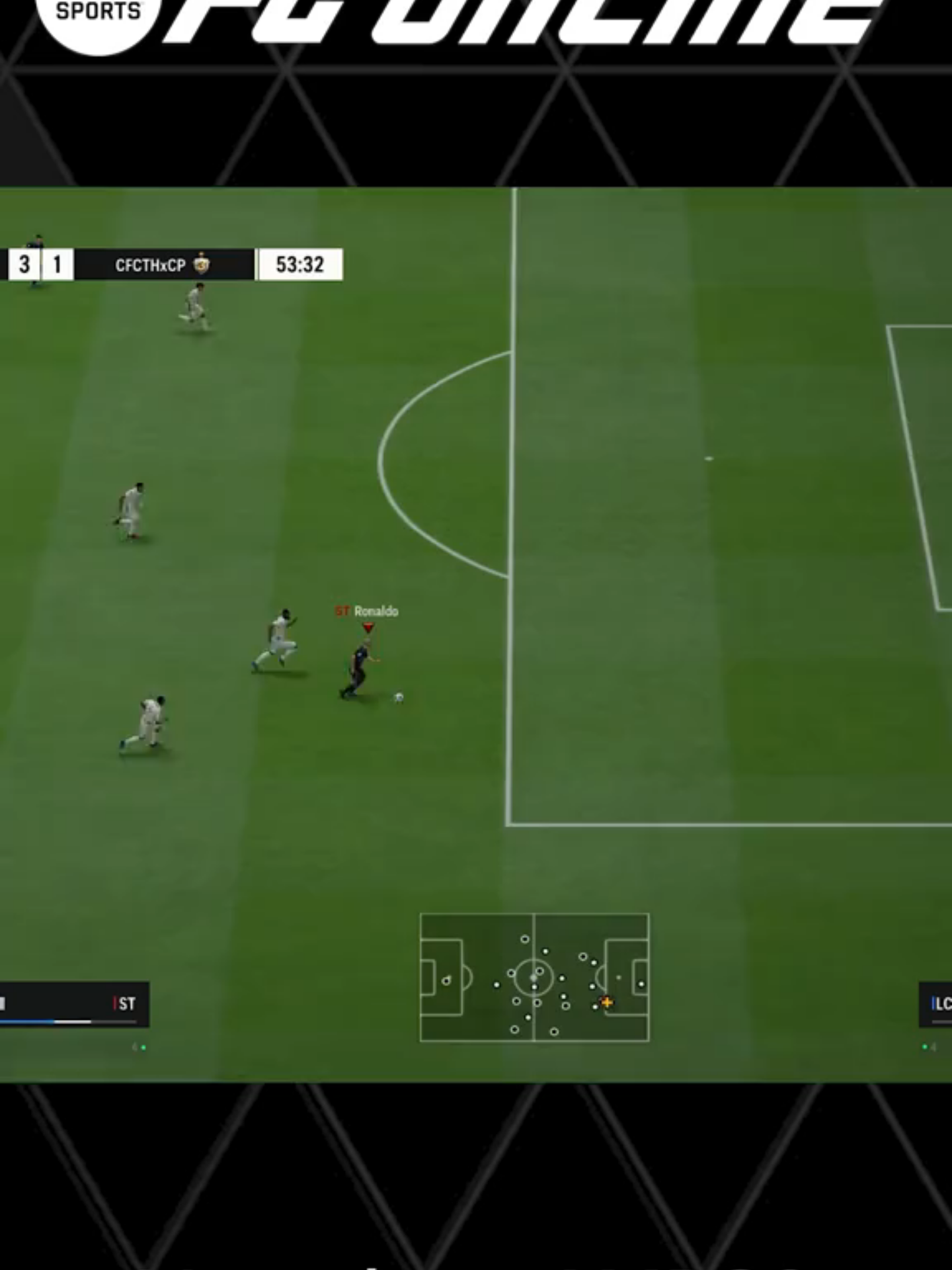The height and width of the screenshot is (1270, 952).
Task: Click the center spot dot on the minimap
Action: [x=534, y=978]
